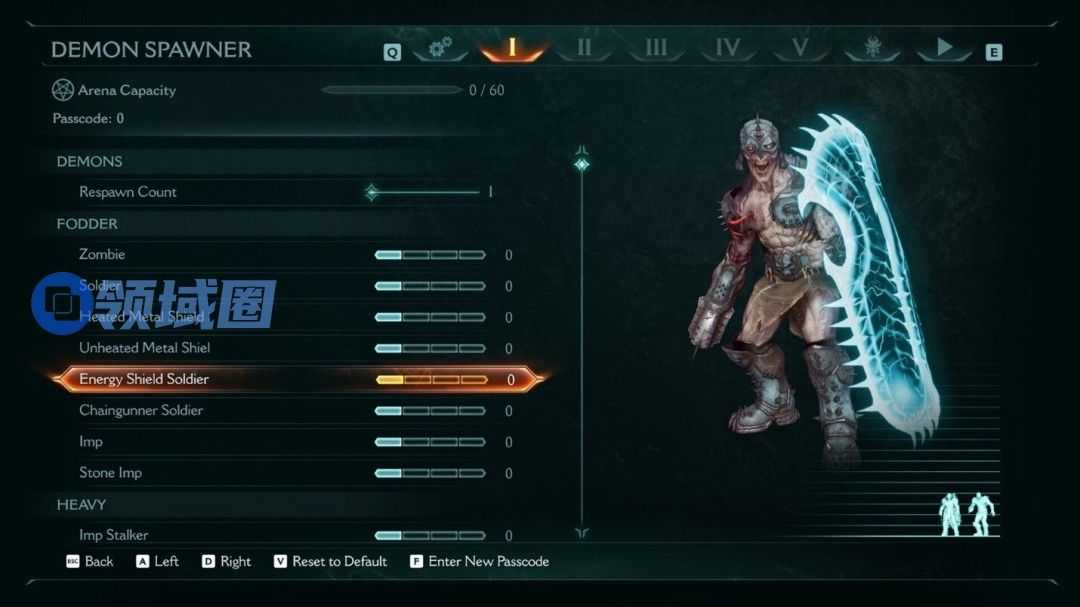Select the Zombie row
Screen dimensions: 1080x607
(x=102, y=255)
